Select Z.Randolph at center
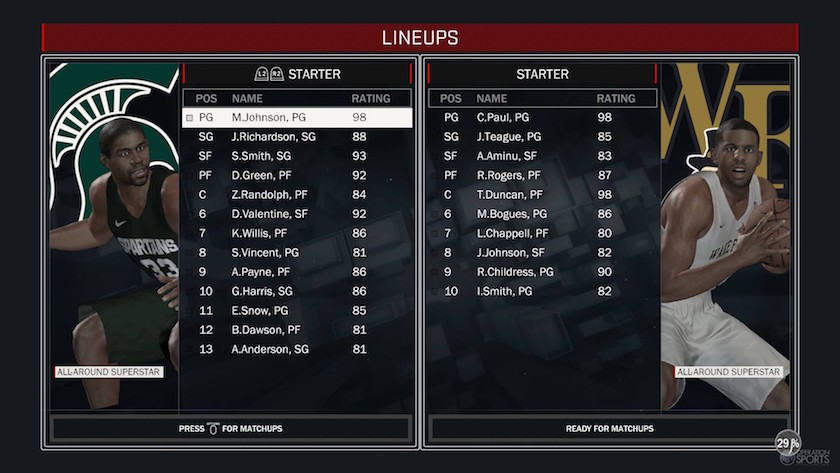This screenshot has height=473, width=840. click(297, 195)
